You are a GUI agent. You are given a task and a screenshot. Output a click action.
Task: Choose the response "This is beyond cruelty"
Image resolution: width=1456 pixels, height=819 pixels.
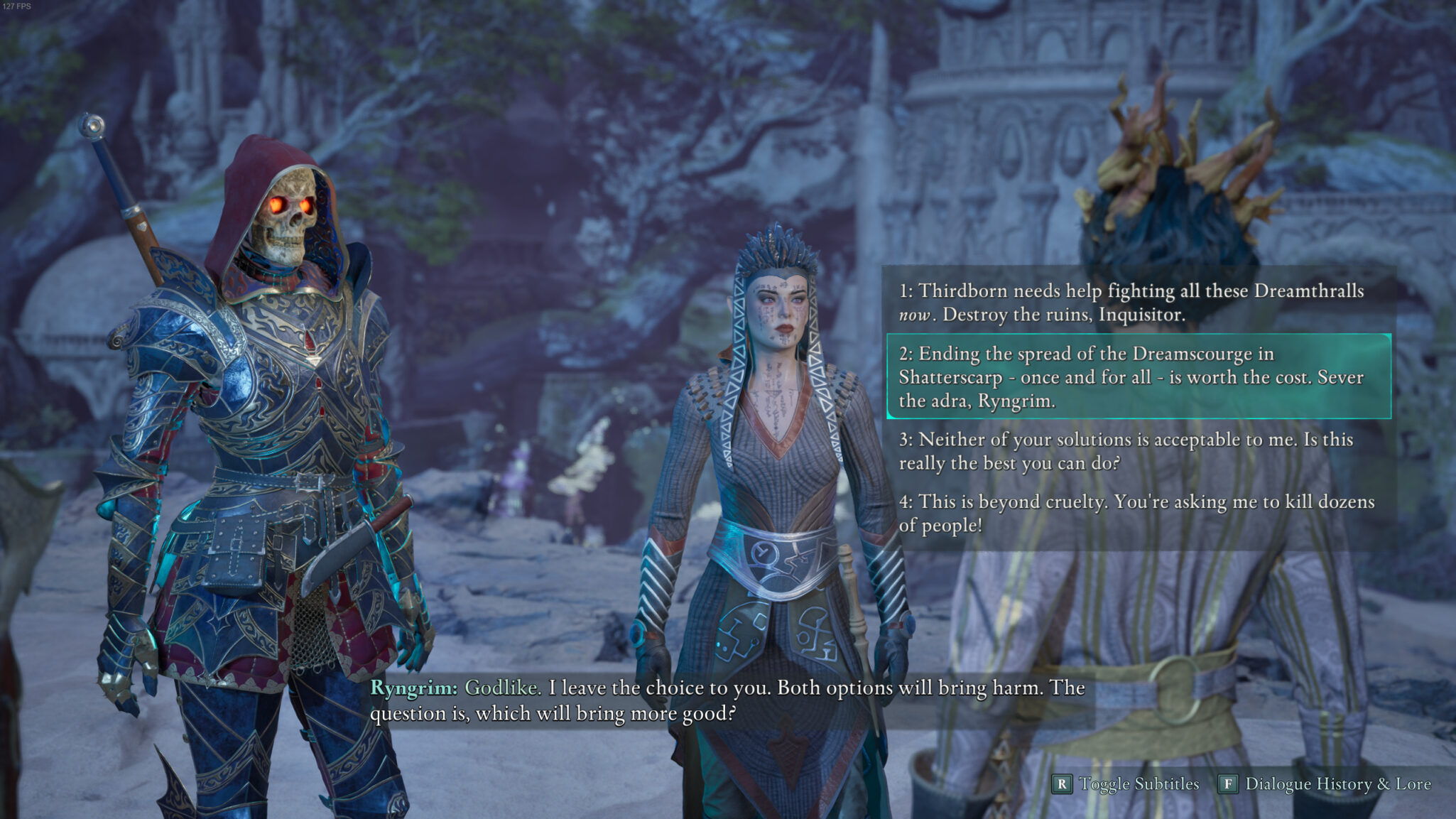1136,513
